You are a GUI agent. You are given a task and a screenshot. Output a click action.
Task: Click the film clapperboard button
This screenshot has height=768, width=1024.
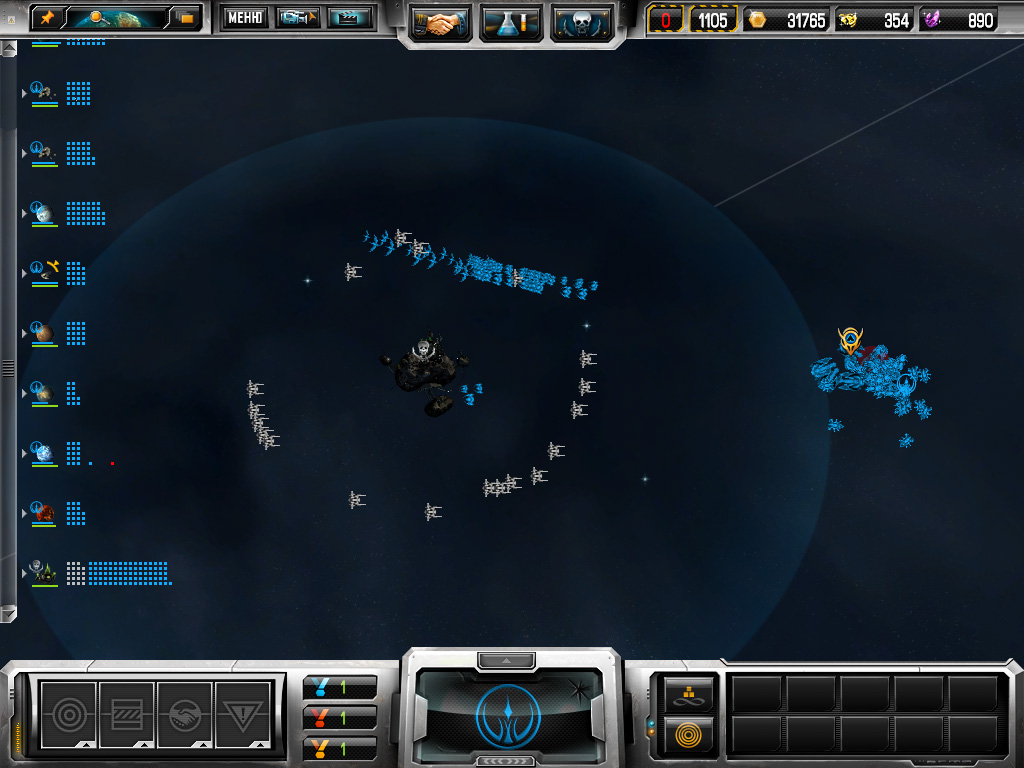coord(349,17)
